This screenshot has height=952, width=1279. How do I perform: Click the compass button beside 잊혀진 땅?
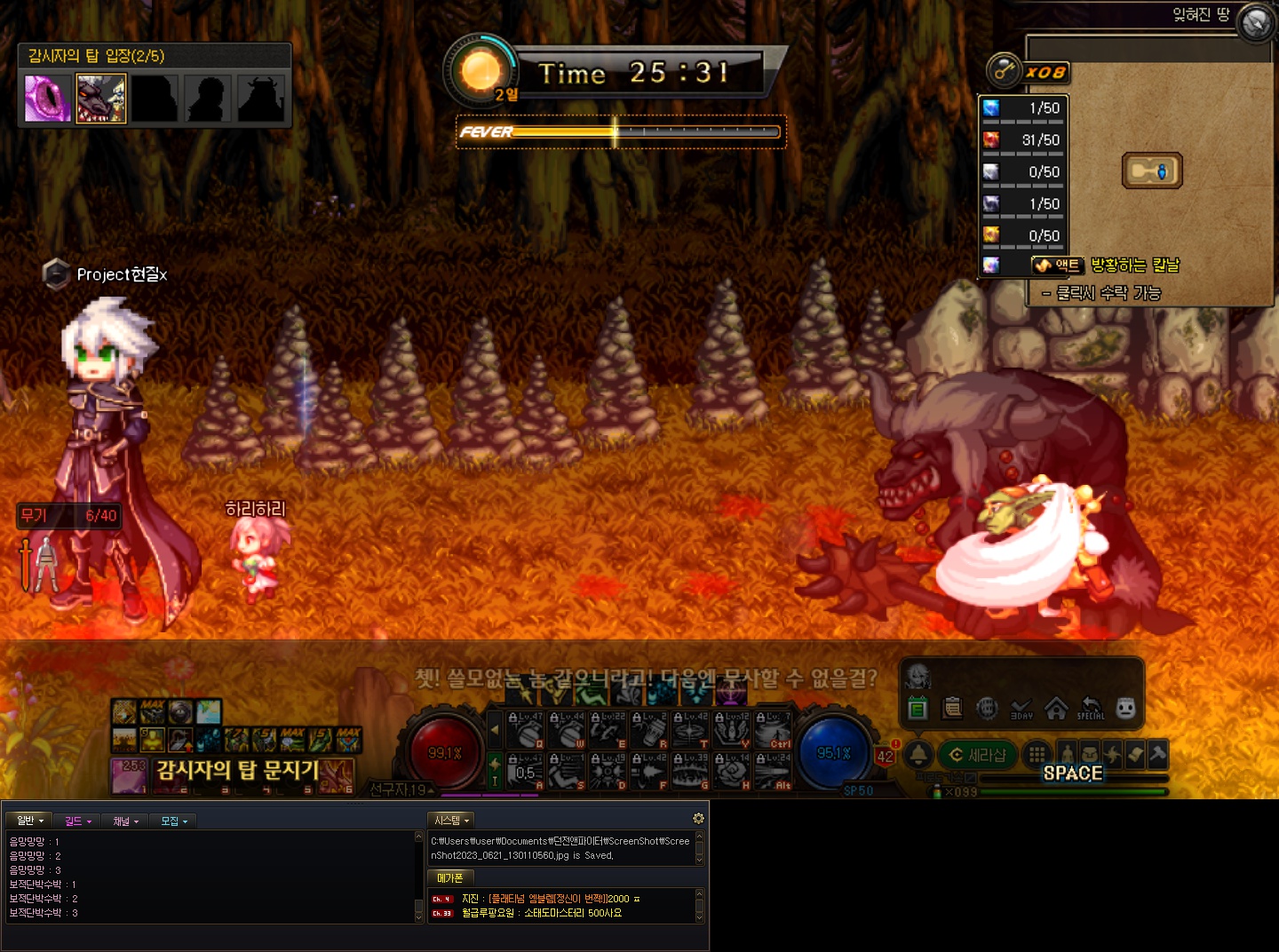1256,21
